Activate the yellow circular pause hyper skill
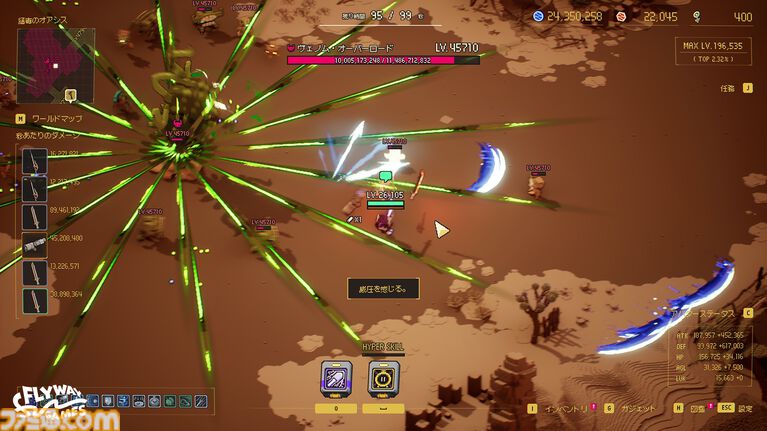Image resolution: width=767 pixels, height=431 pixels. (x=385, y=380)
